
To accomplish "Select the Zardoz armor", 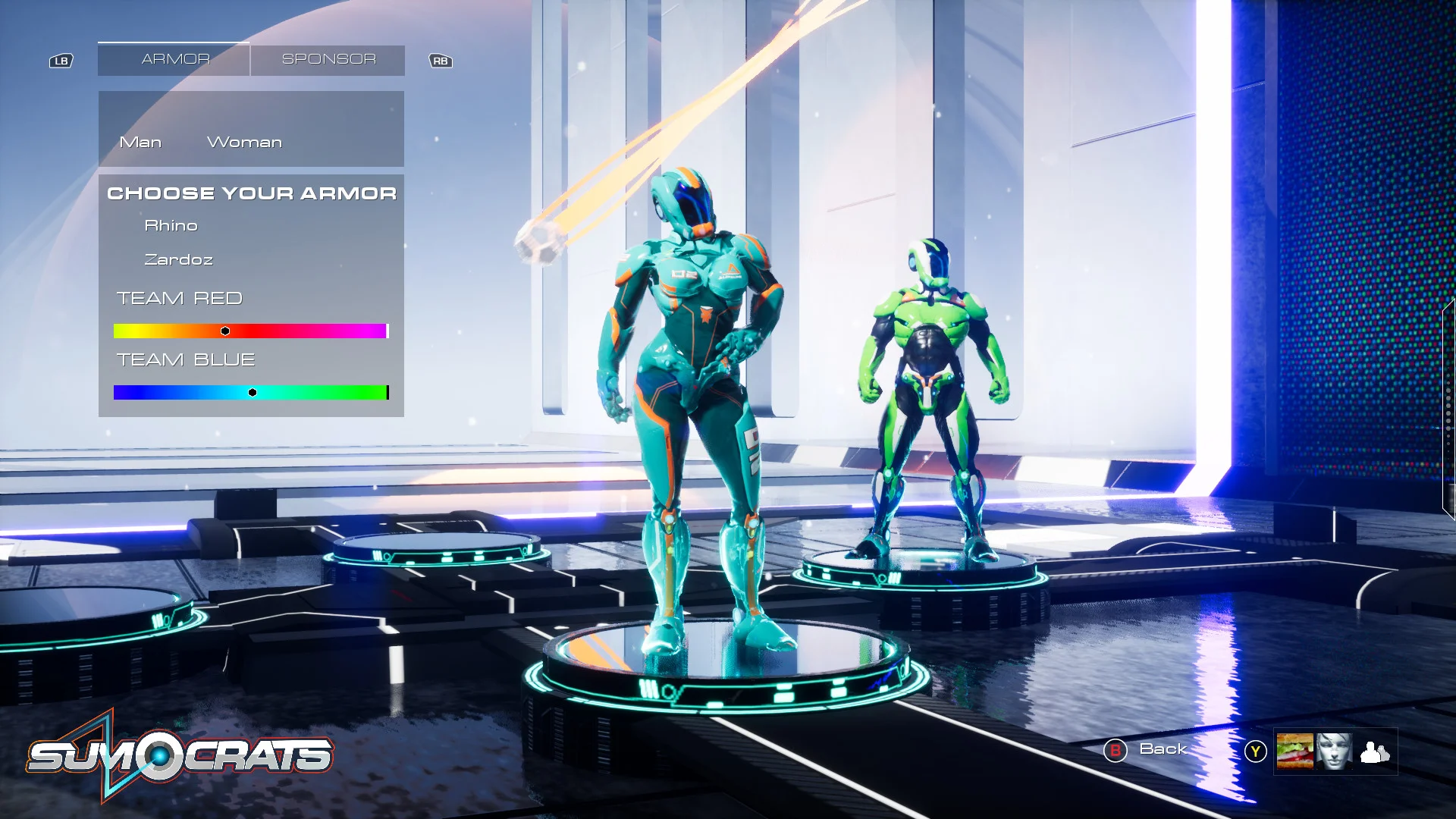I will pyautogui.click(x=179, y=260).
